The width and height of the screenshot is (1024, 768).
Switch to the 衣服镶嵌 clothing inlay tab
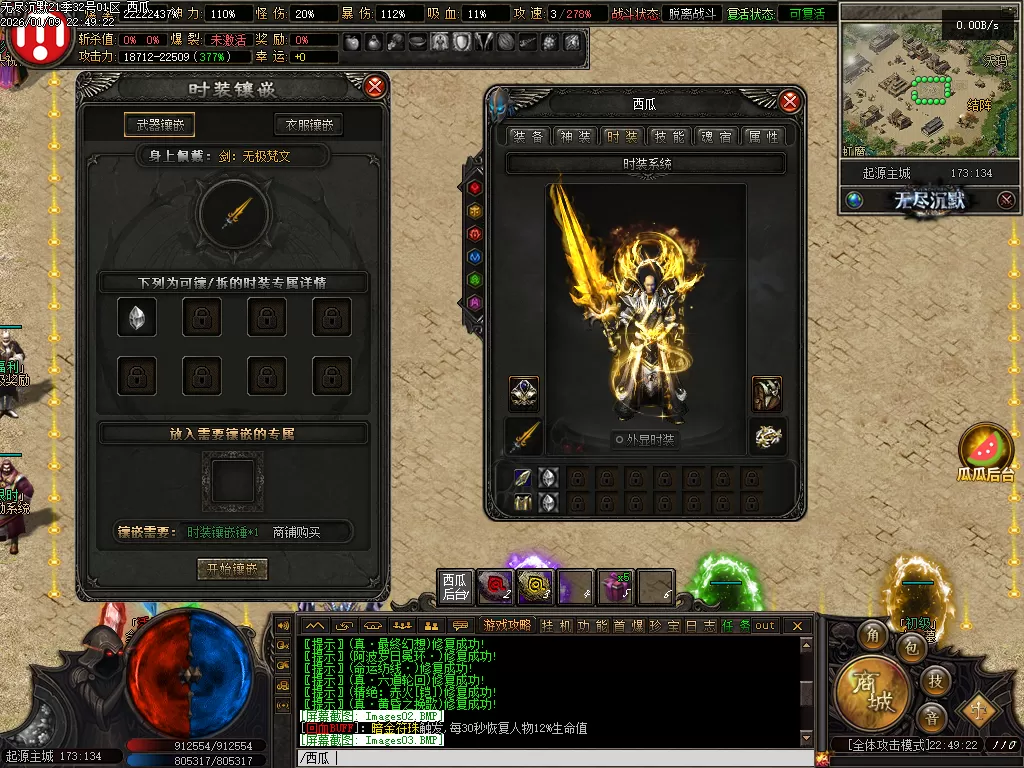click(x=308, y=125)
